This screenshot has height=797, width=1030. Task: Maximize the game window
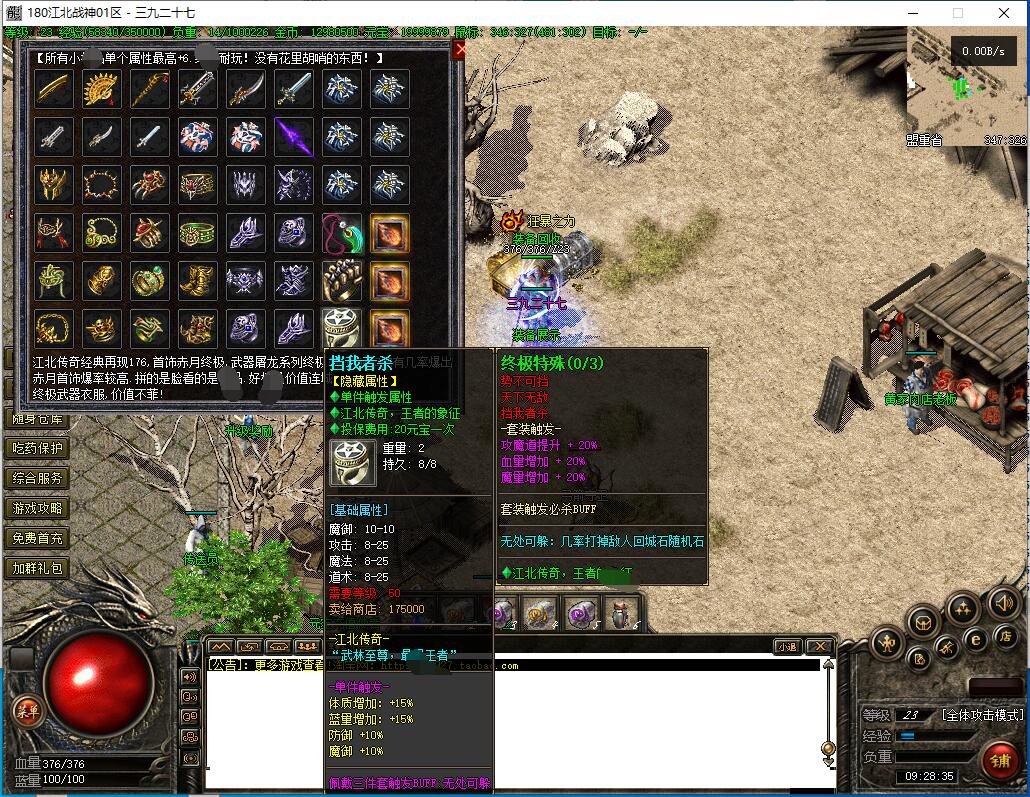coord(957,13)
